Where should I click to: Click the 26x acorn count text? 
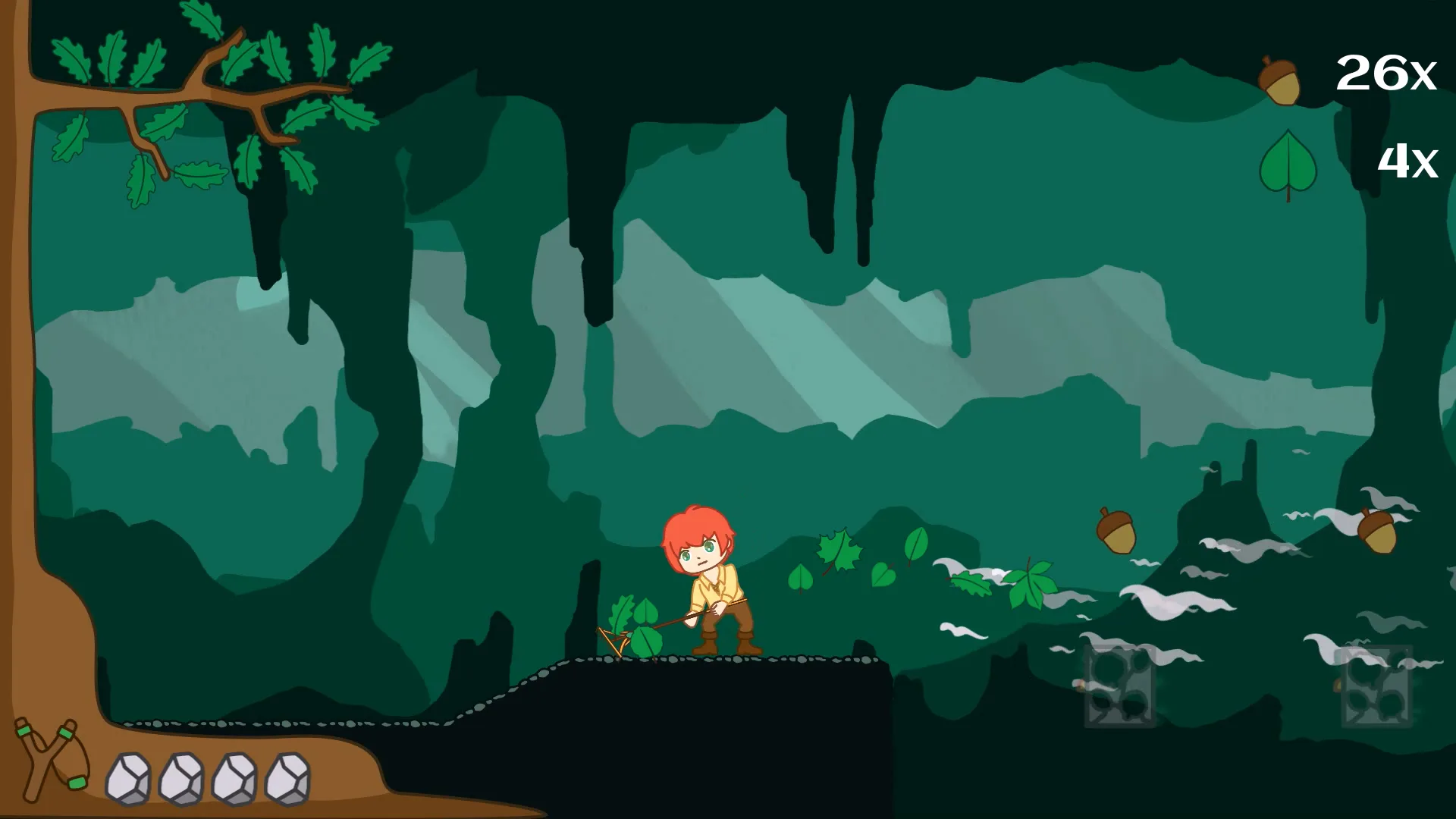[1386, 74]
